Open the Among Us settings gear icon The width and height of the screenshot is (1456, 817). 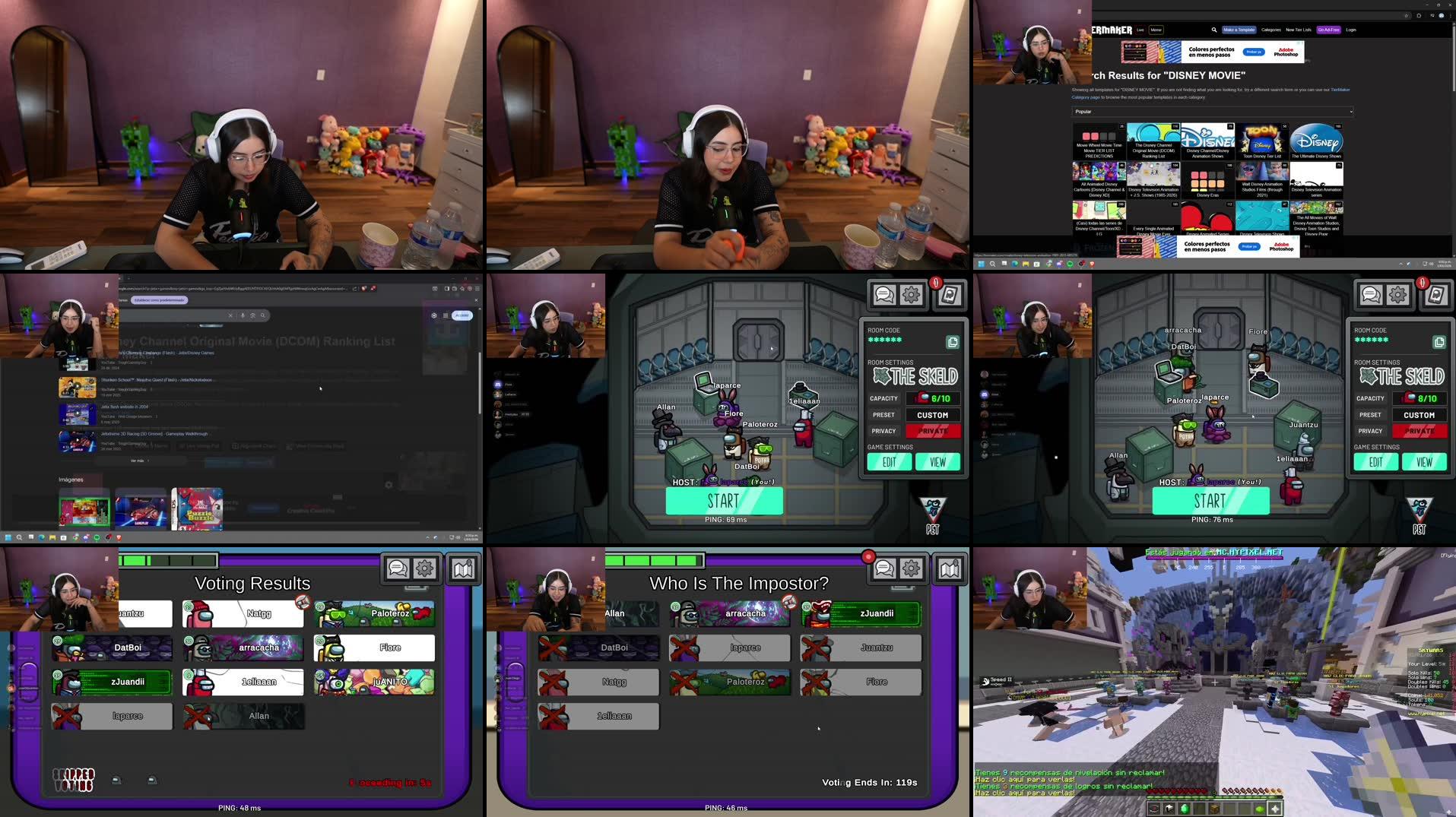click(x=909, y=295)
